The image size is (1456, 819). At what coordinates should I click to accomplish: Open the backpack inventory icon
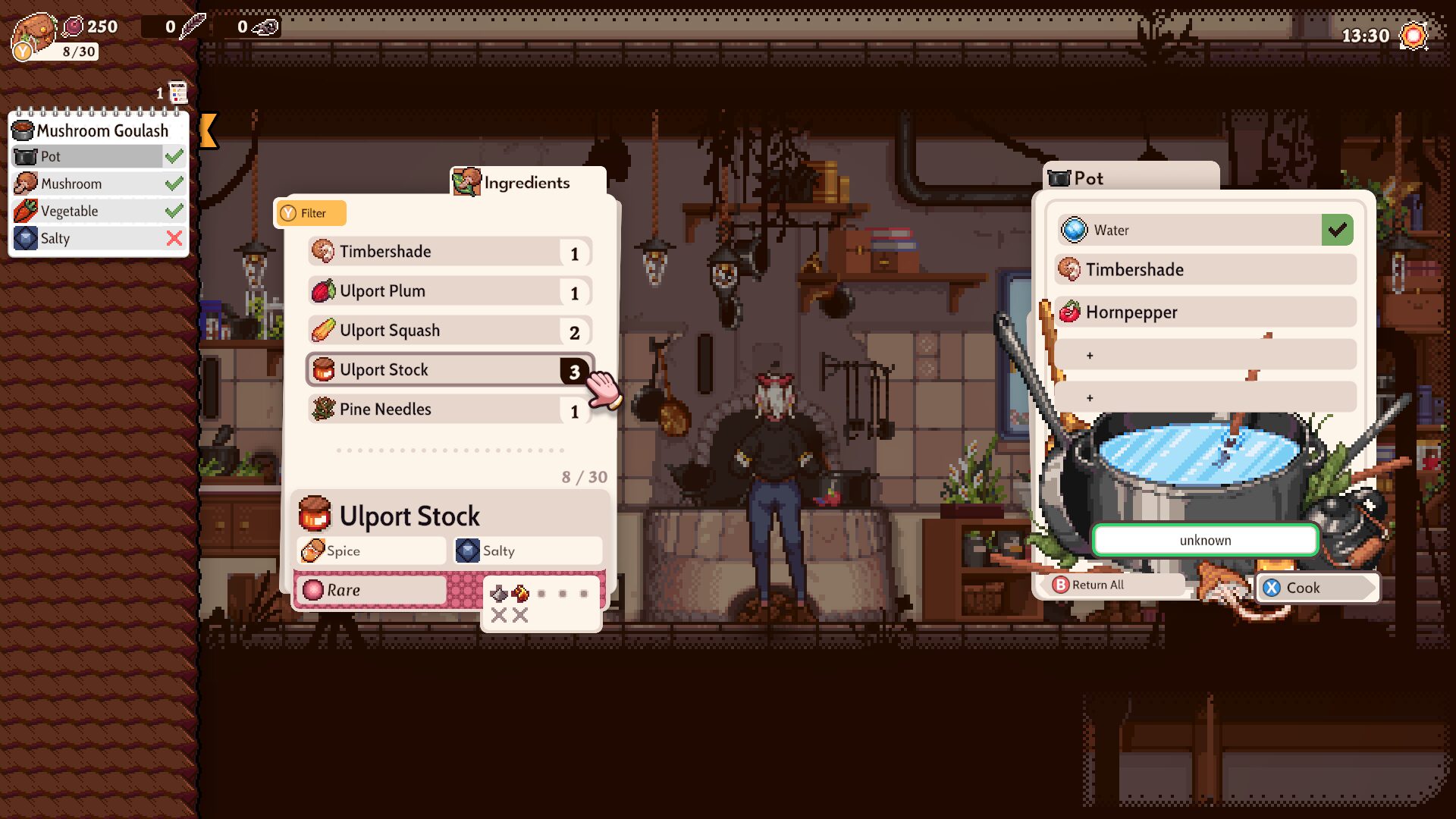[x=33, y=34]
